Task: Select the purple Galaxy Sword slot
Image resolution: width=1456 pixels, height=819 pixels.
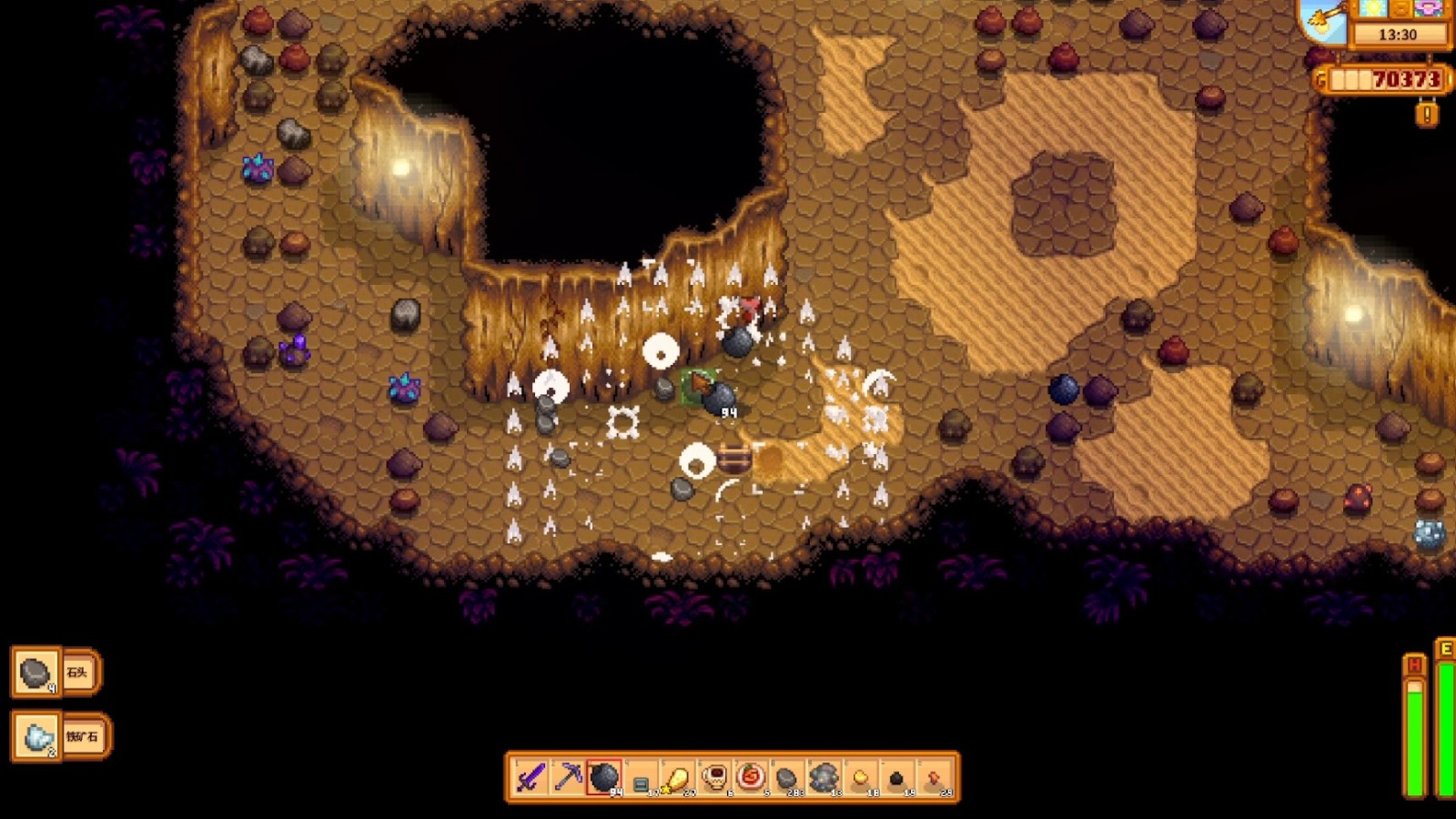Action: (531, 778)
